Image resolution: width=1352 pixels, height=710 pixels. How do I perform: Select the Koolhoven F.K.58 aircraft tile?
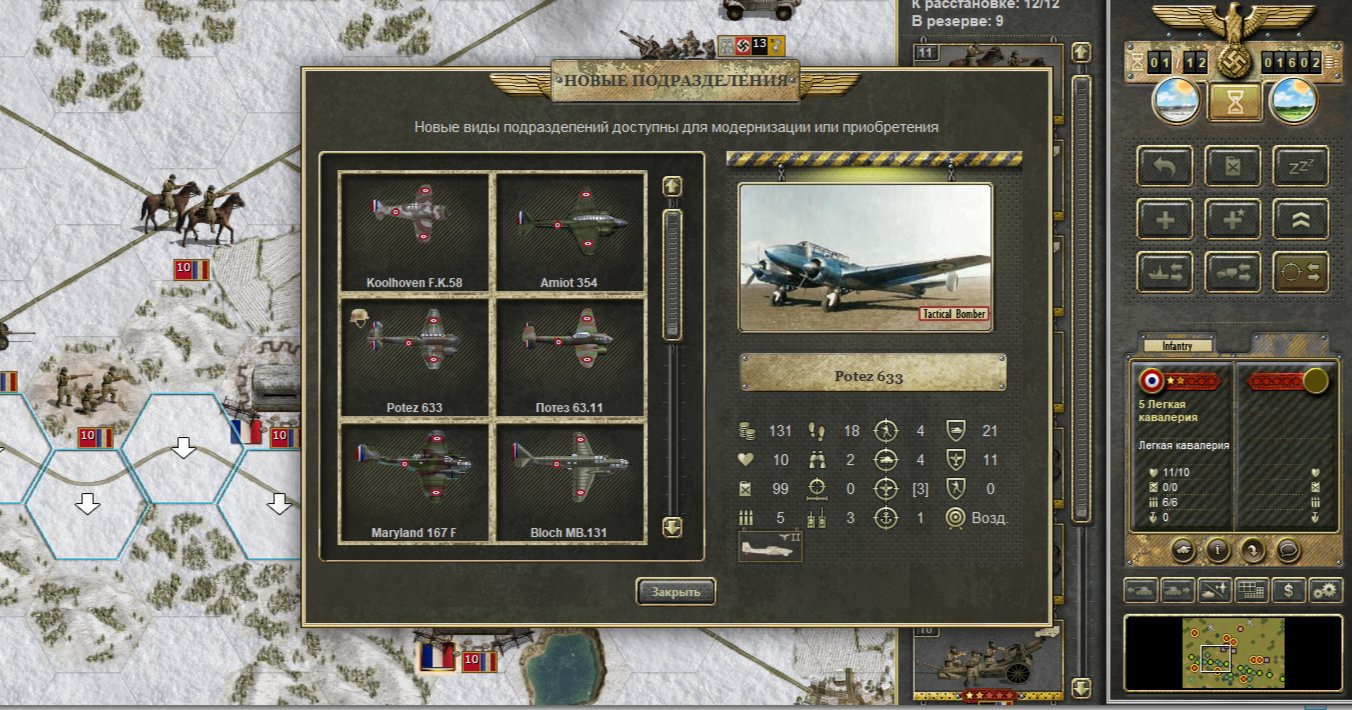pyautogui.click(x=414, y=231)
